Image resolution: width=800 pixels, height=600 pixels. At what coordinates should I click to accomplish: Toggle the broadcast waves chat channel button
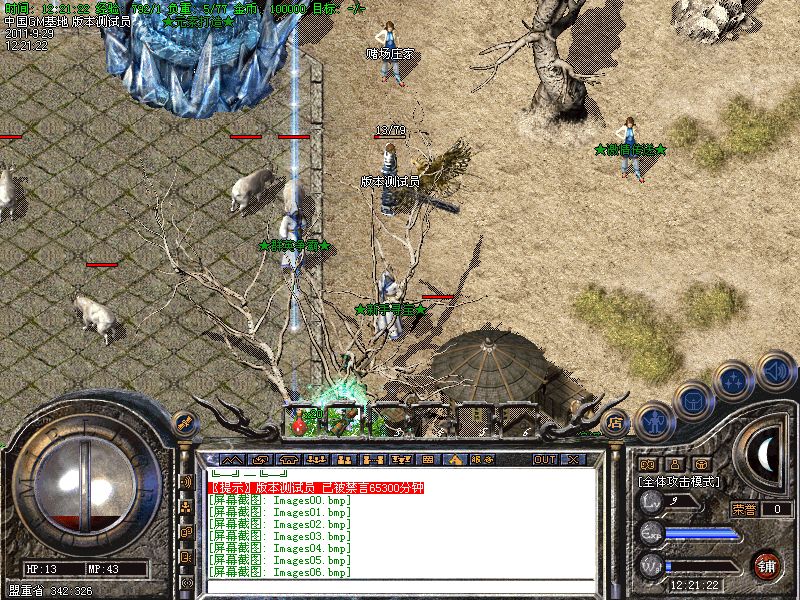(x=186, y=481)
